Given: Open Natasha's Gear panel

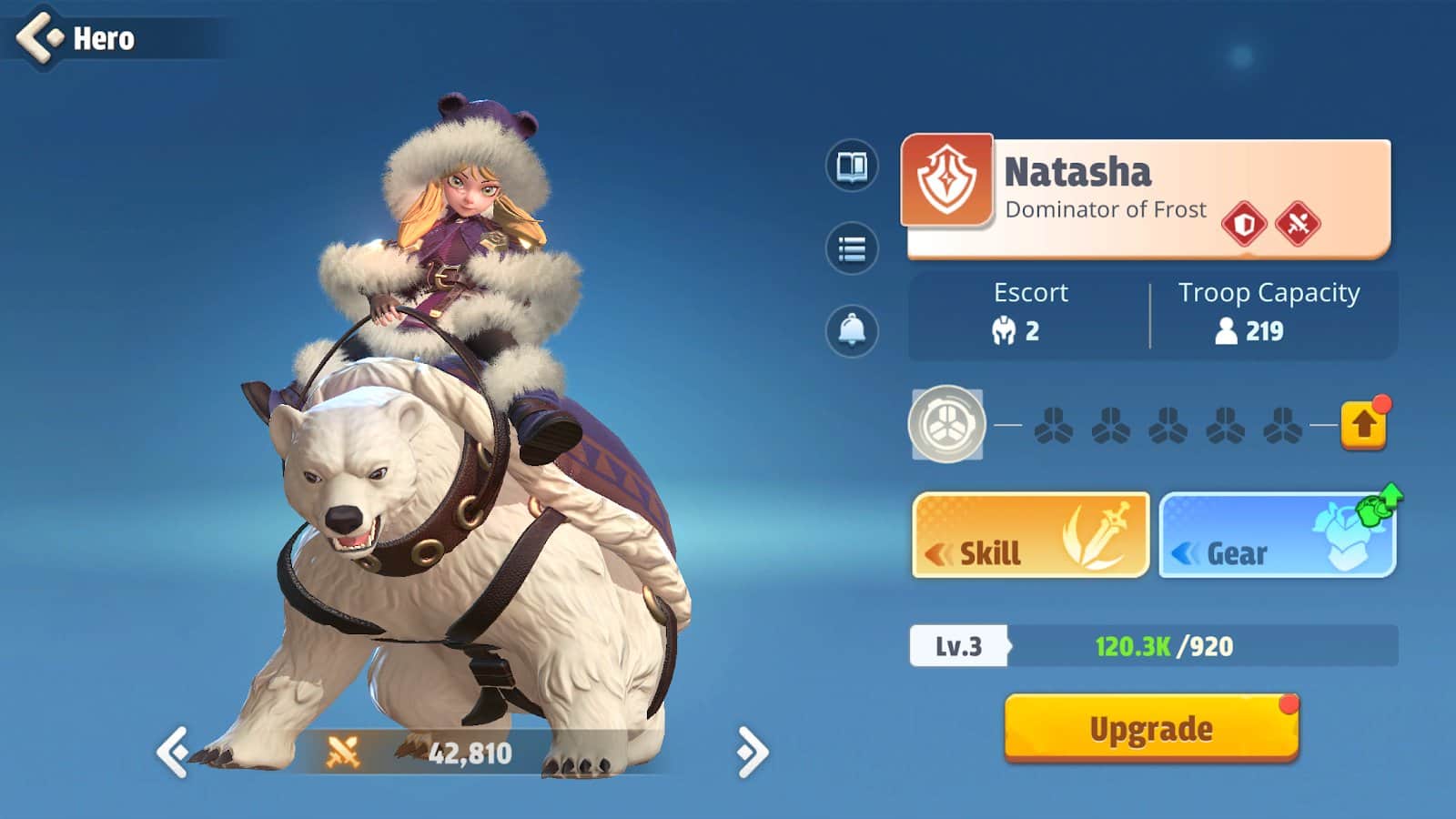Looking at the screenshot, I should (x=1277, y=536).
